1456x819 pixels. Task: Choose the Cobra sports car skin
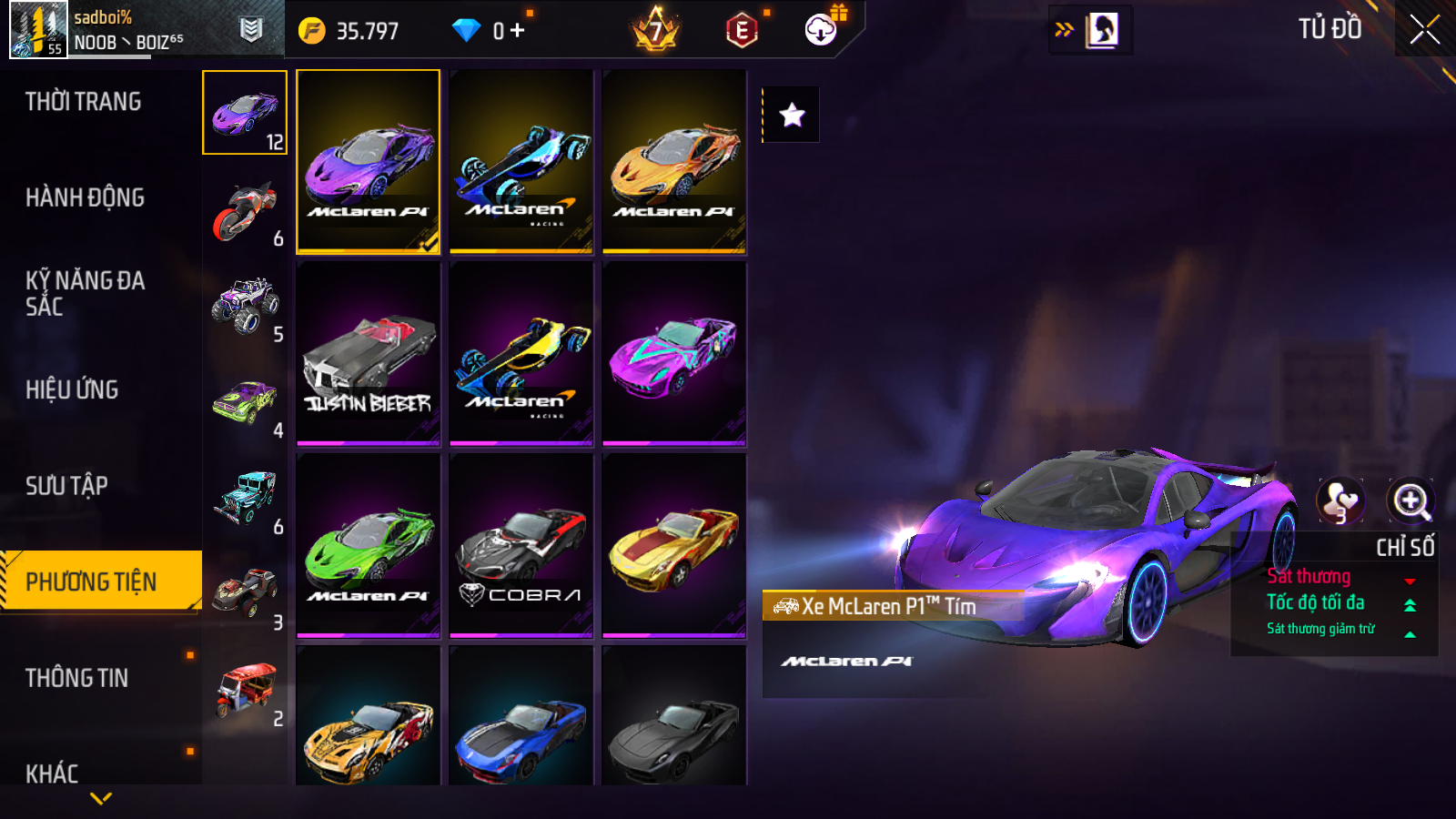(x=521, y=545)
